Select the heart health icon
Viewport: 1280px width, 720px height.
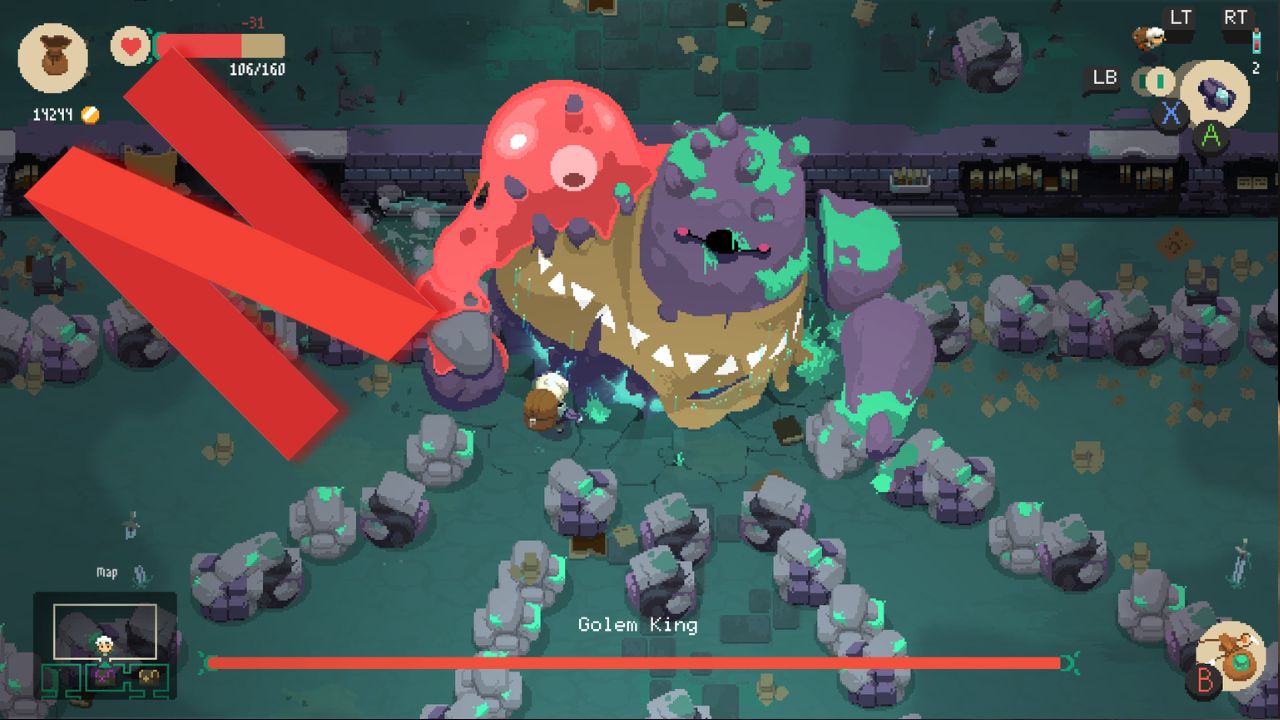click(x=130, y=45)
